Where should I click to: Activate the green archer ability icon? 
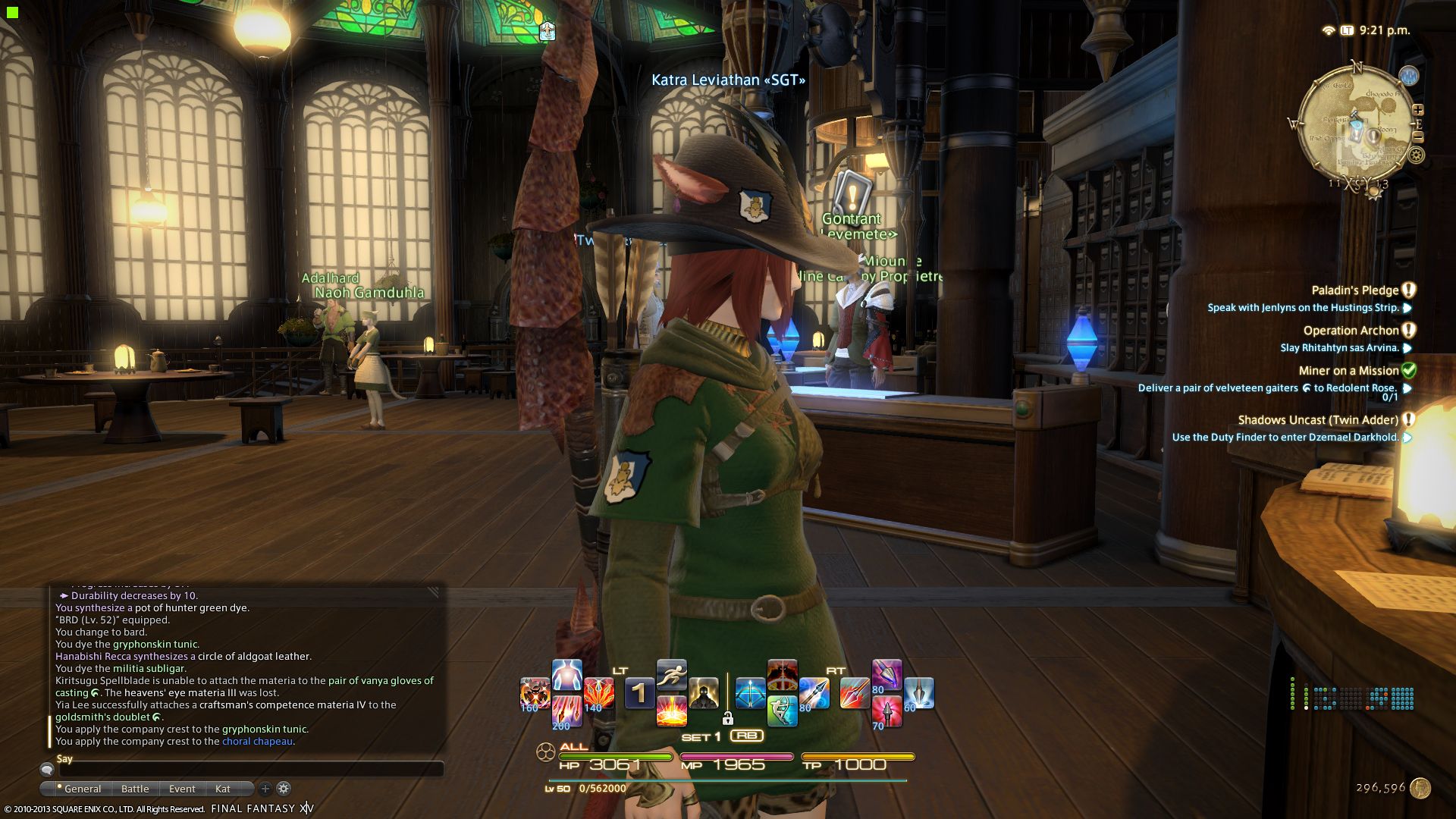tap(782, 711)
